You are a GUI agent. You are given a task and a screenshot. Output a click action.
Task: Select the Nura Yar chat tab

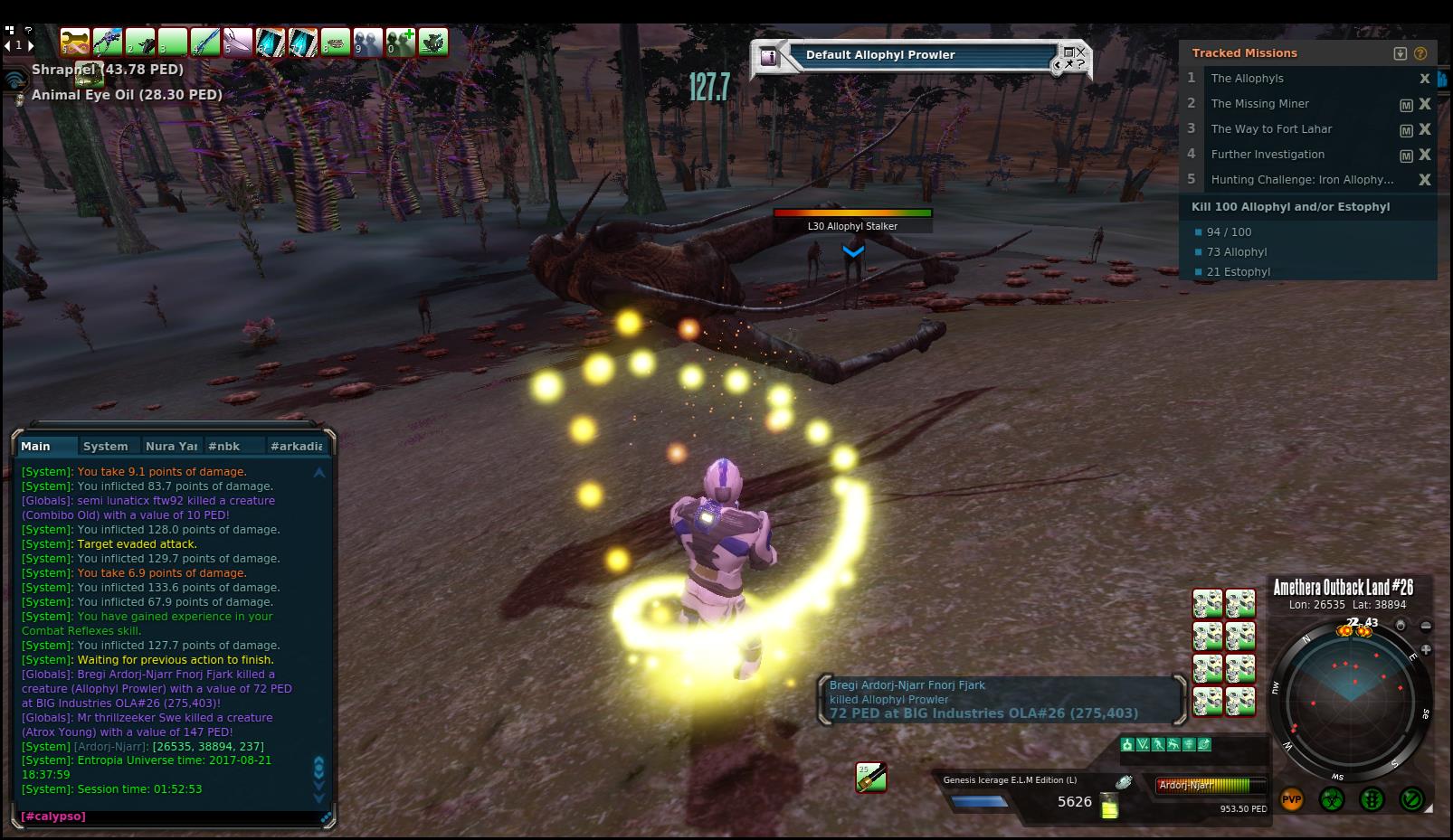coord(171,446)
